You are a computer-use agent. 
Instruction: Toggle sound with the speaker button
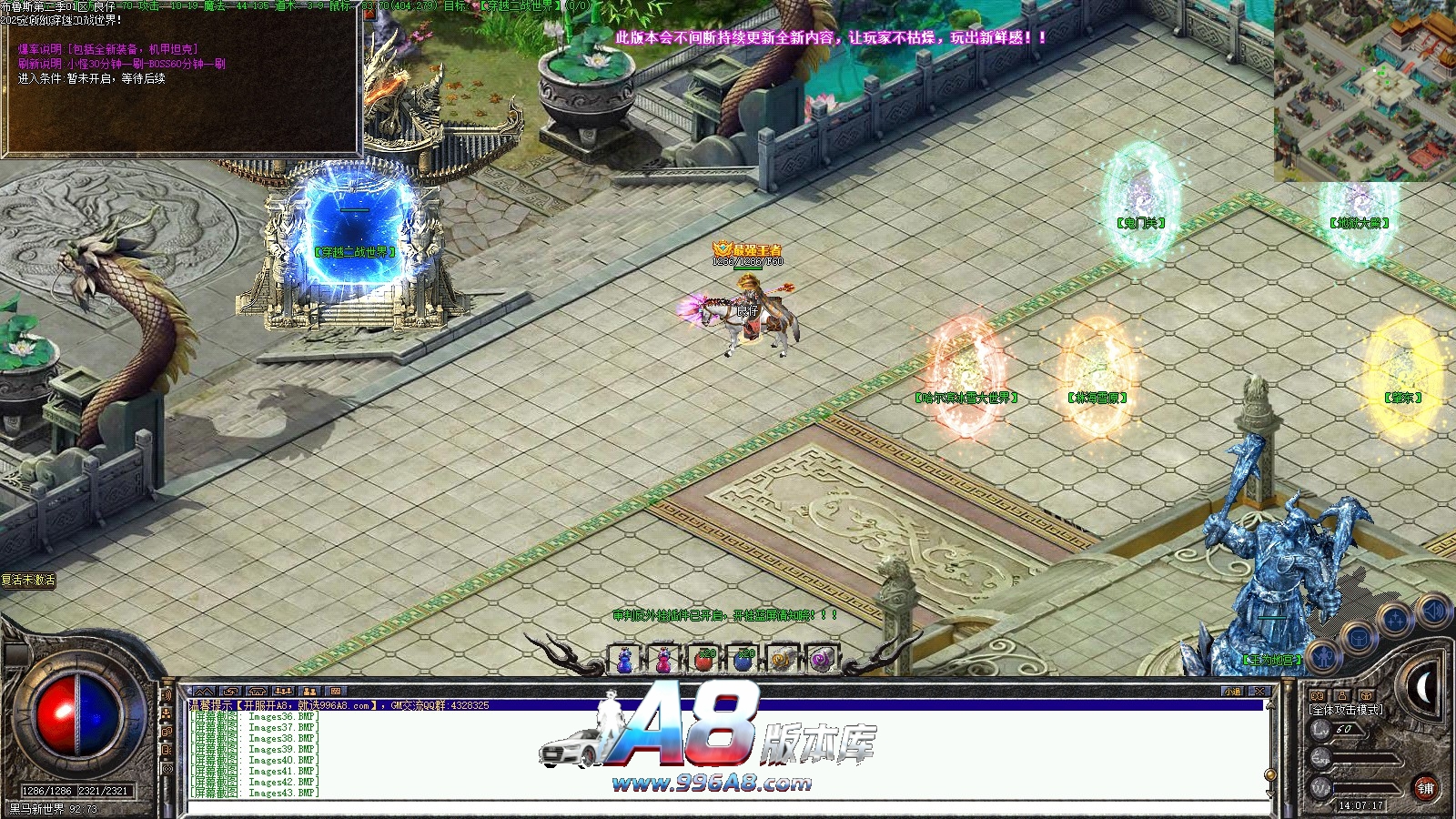[x=1431, y=609]
